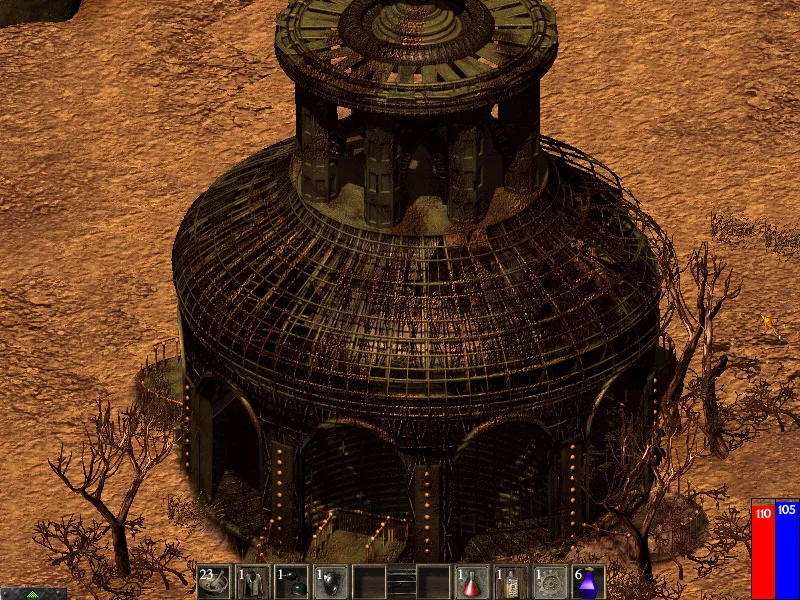Choose the dark metal helmet slot
This screenshot has height=600, width=800.
tap(330, 581)
